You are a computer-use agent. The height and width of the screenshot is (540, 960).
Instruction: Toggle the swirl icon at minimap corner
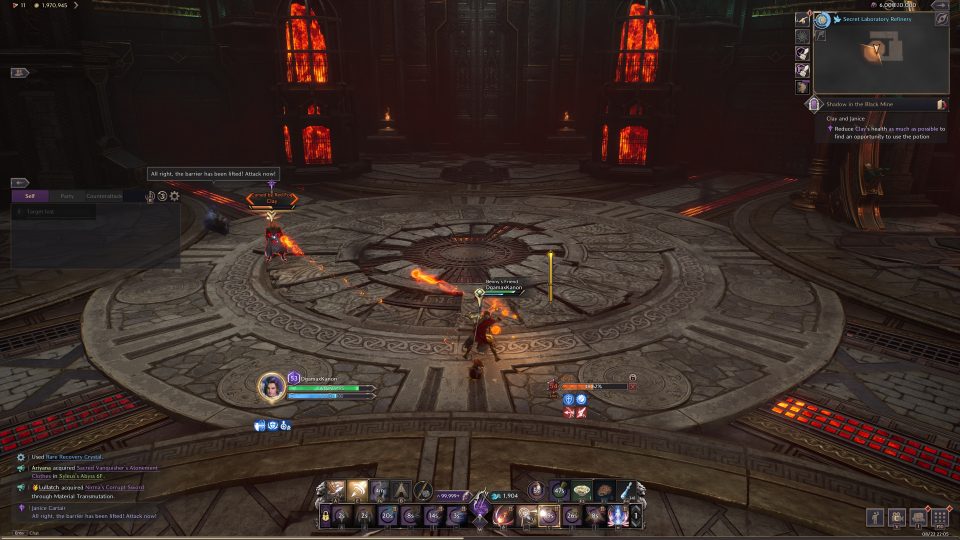[941, 19]
